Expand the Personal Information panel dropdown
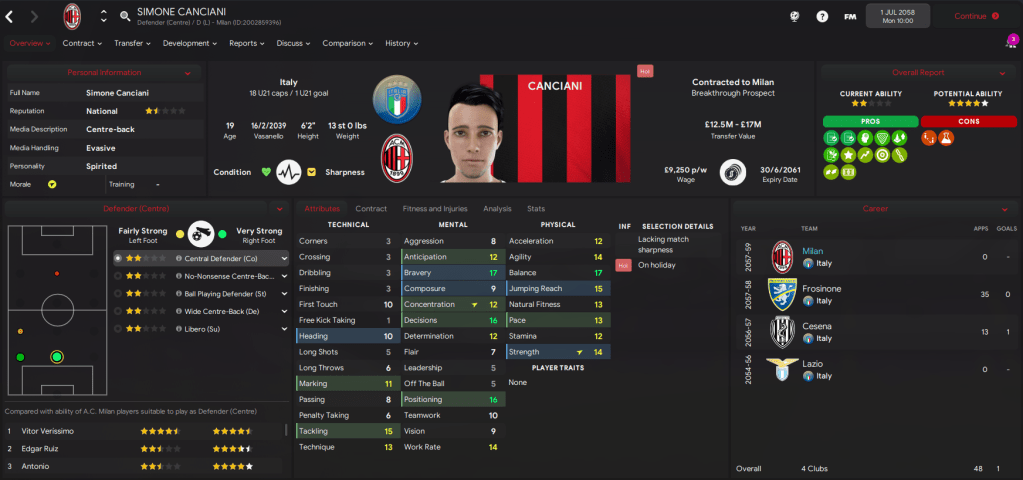Viewport: 1023px width, 480px height. [x=188, y=73]
